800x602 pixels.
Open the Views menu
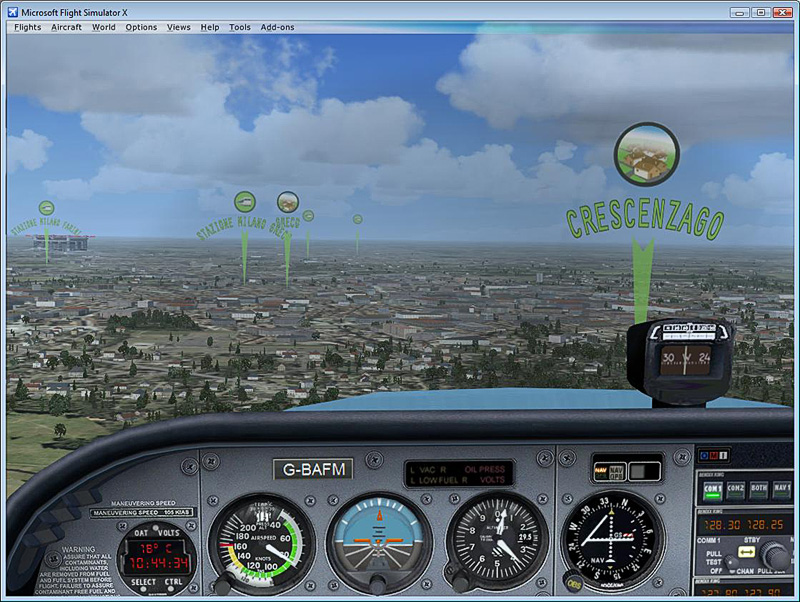click(x=179, y=27)
